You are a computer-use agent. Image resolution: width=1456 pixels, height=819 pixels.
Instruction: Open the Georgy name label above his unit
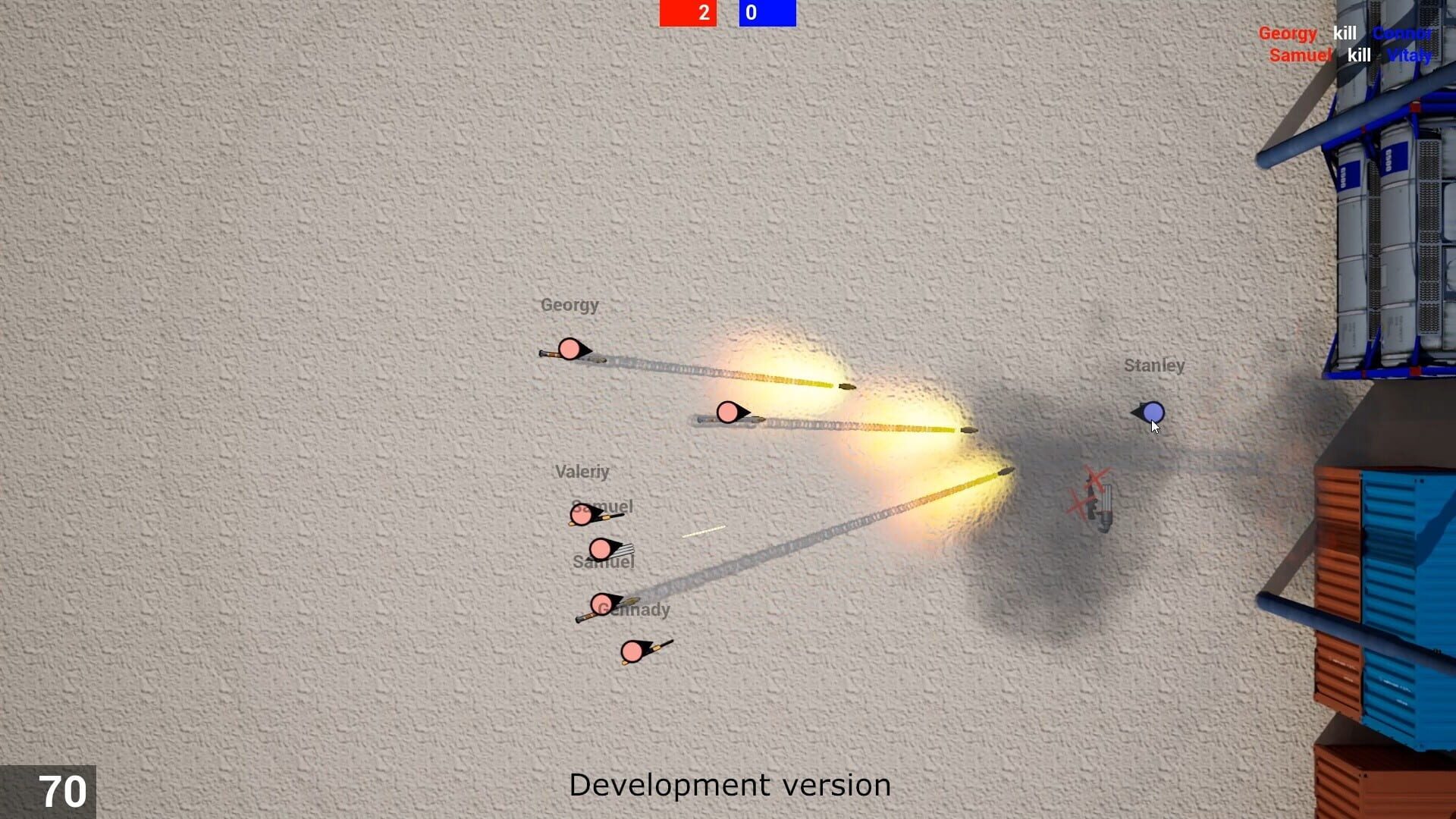(570, 305)
